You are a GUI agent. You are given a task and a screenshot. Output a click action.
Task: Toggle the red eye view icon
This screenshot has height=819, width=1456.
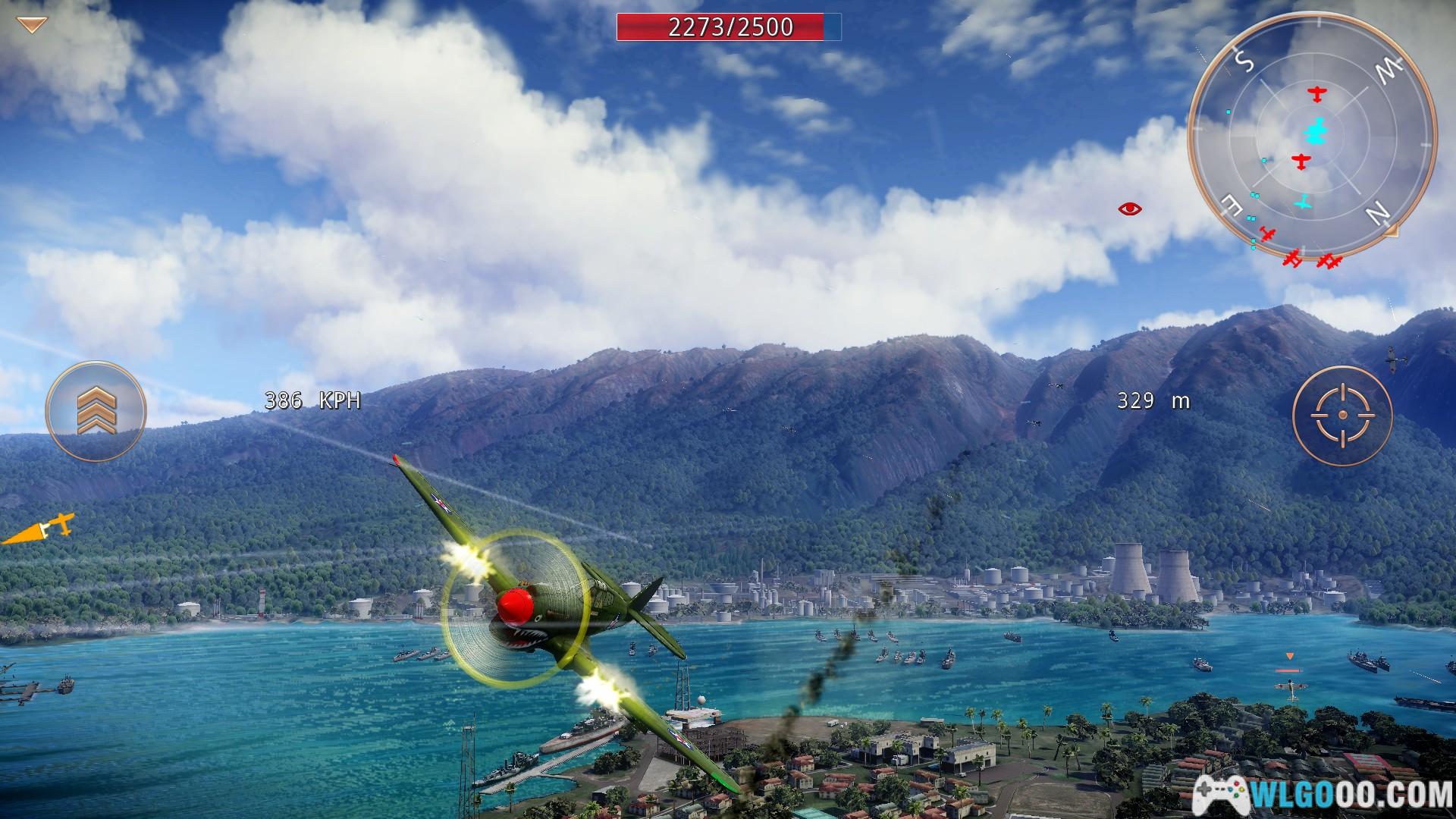pos(1130,209)
